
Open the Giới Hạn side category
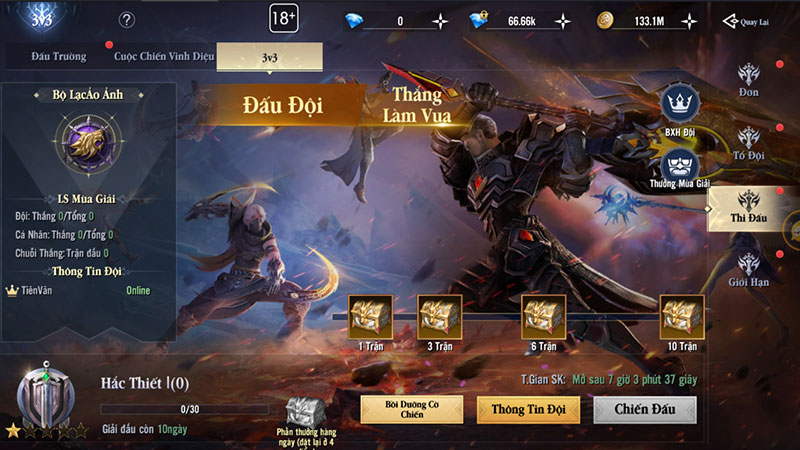point(750,268)
